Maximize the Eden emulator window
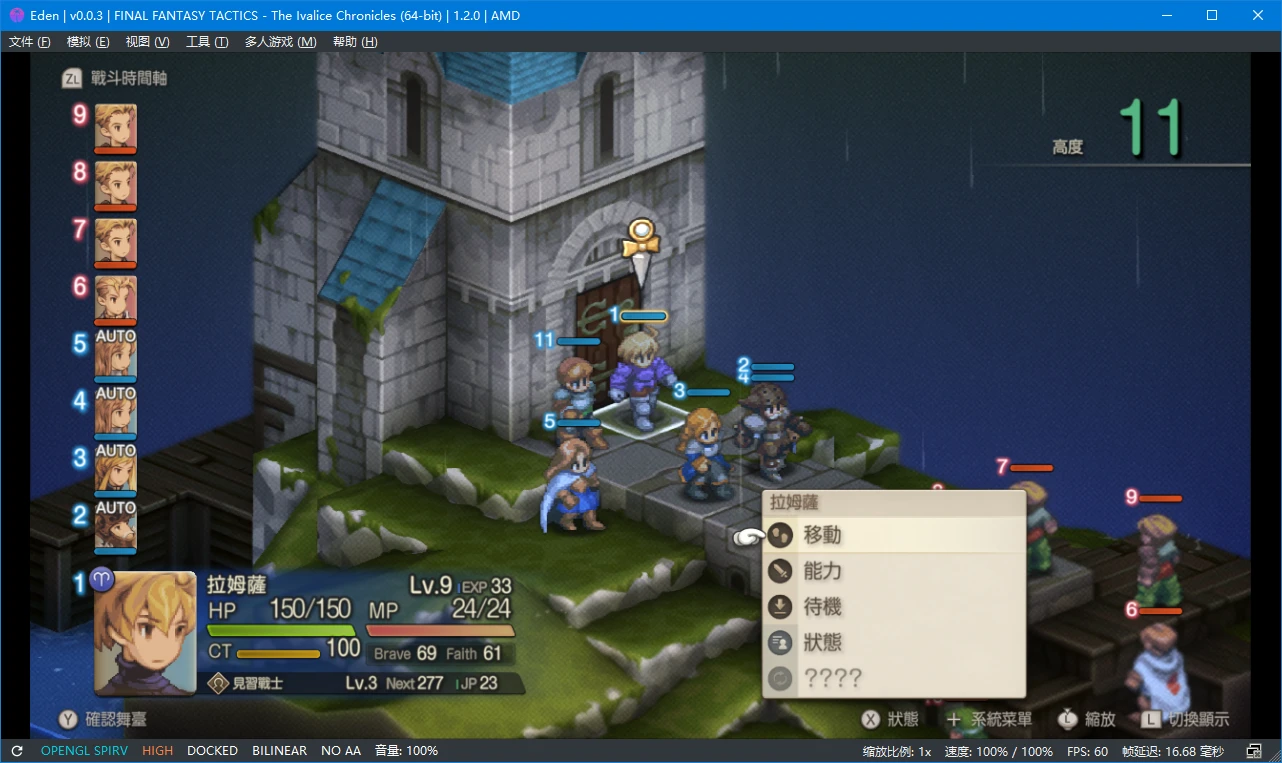 click(1212, 15)
